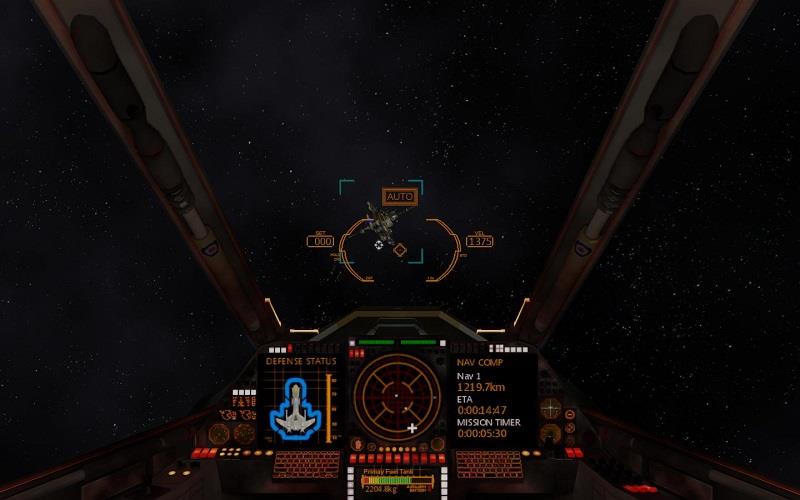
Task: Select the circular radar scope
Action: (396, 397)
